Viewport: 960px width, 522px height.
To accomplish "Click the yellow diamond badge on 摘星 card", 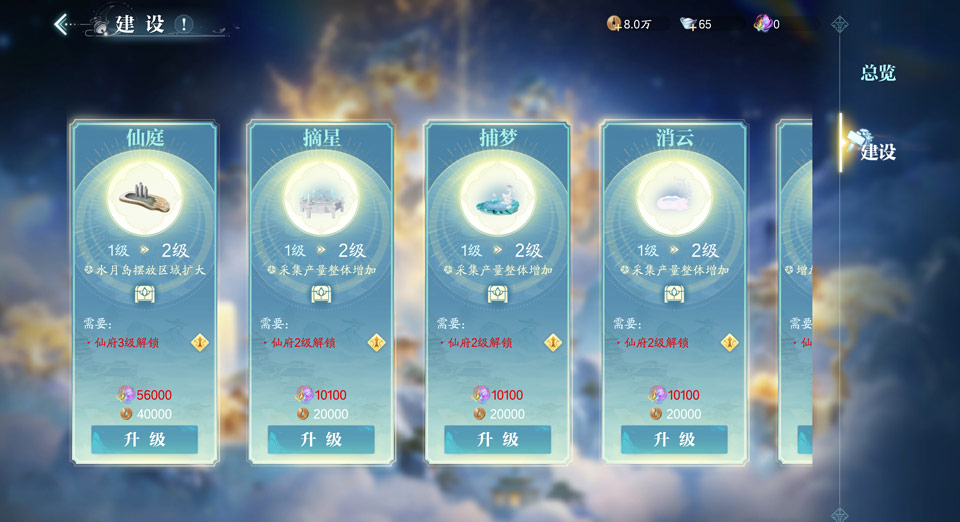I will 377,342.
